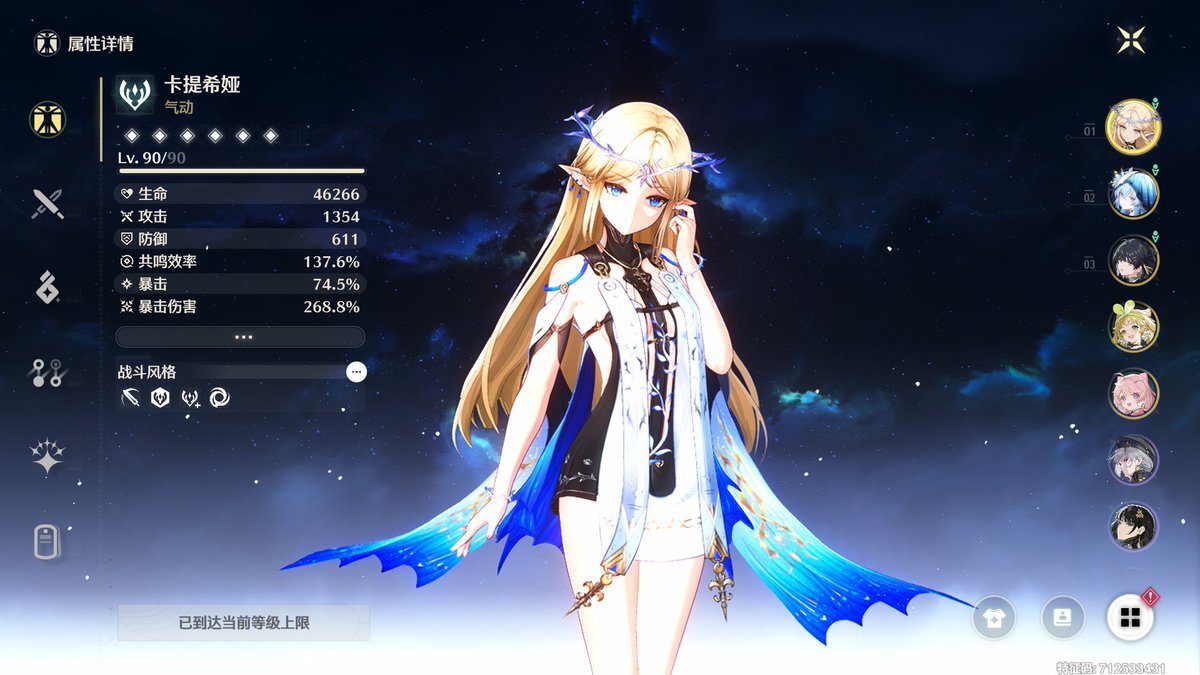1200x675 pixels.
Task: Select the blonde character in team slot 01
Action: pos(1133,127)
